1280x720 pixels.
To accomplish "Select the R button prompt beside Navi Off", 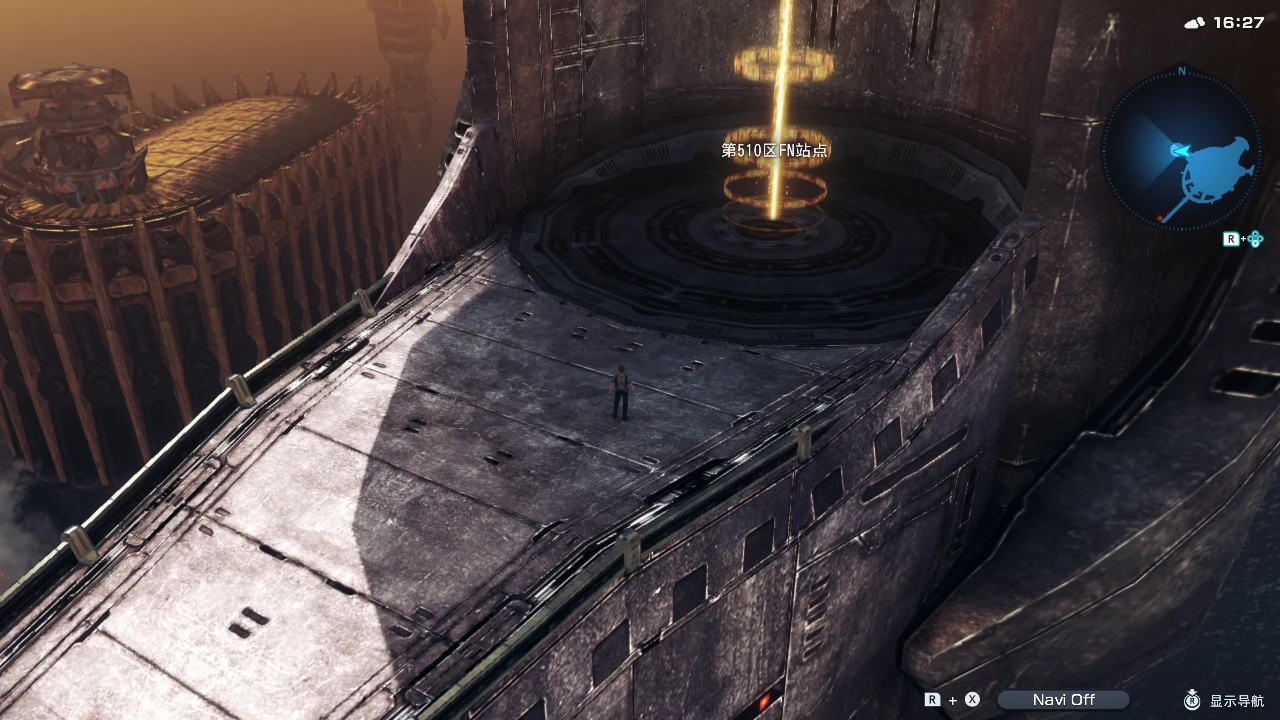I will click(932, 699).
